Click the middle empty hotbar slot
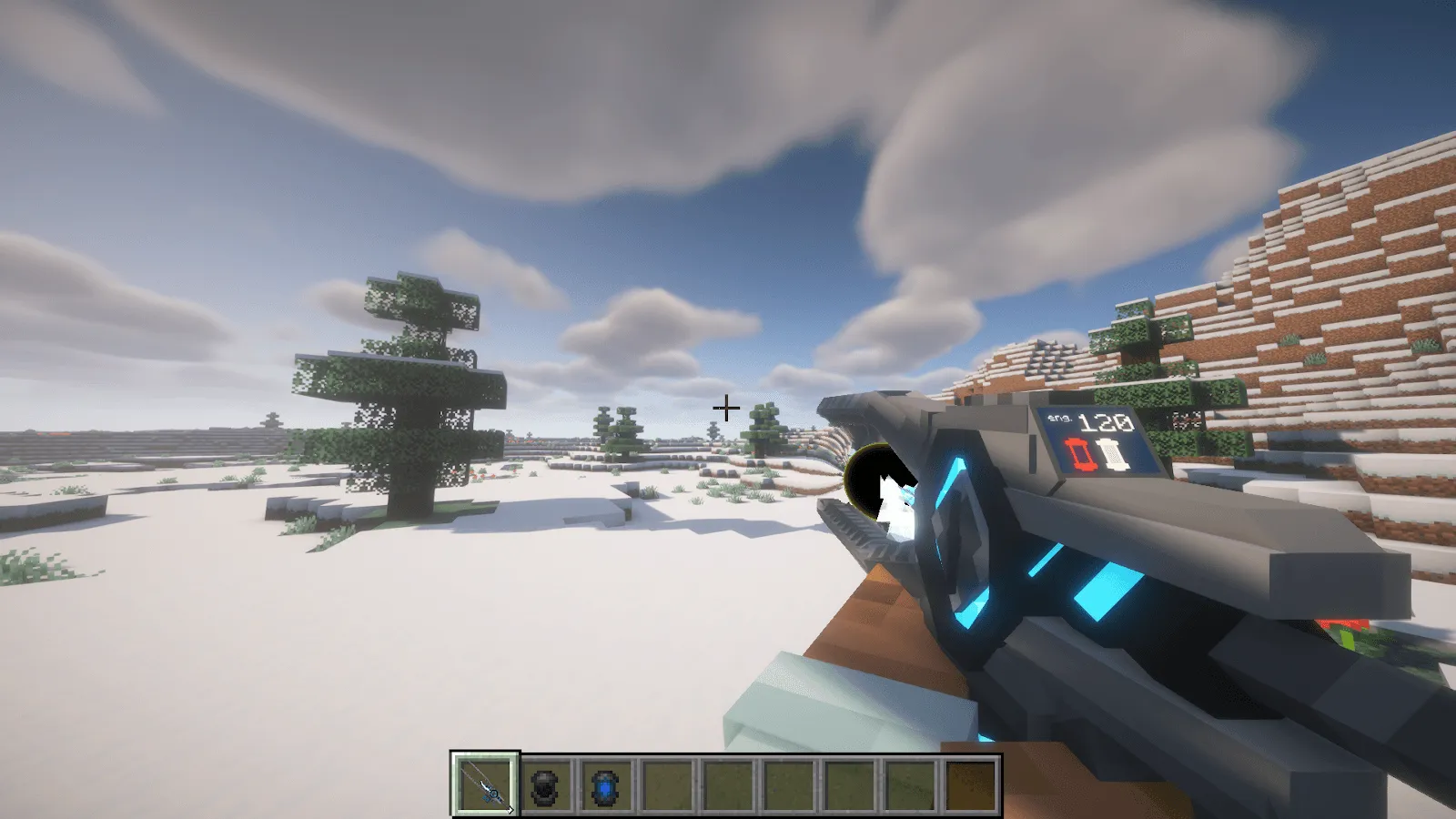Viewport: 1456px width, 819px height. [786, 784]
